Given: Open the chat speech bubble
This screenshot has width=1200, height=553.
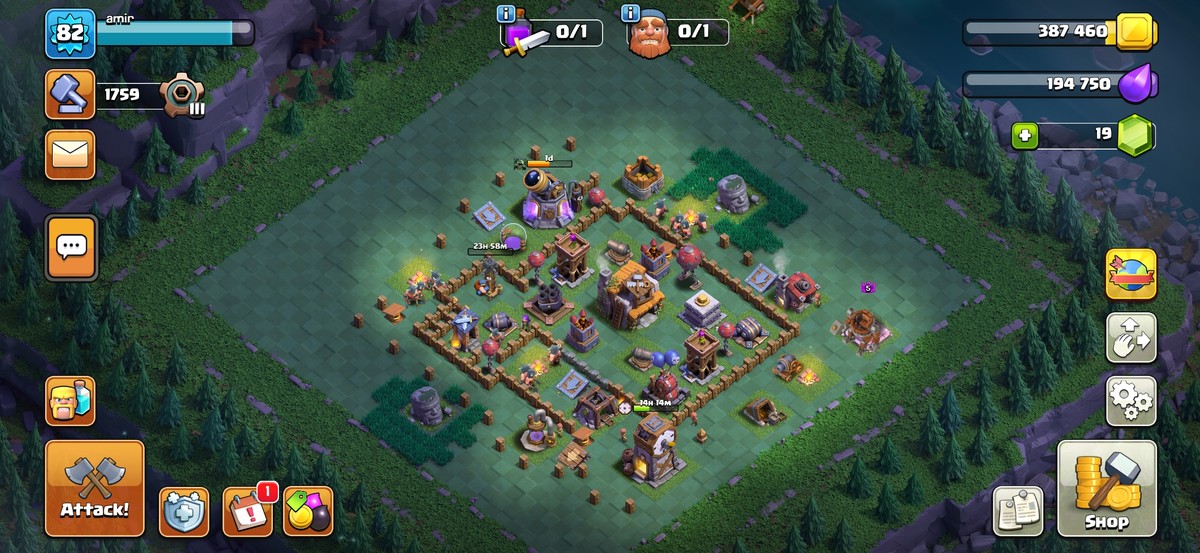Looking at the screenshot, I should click(71, 246).
